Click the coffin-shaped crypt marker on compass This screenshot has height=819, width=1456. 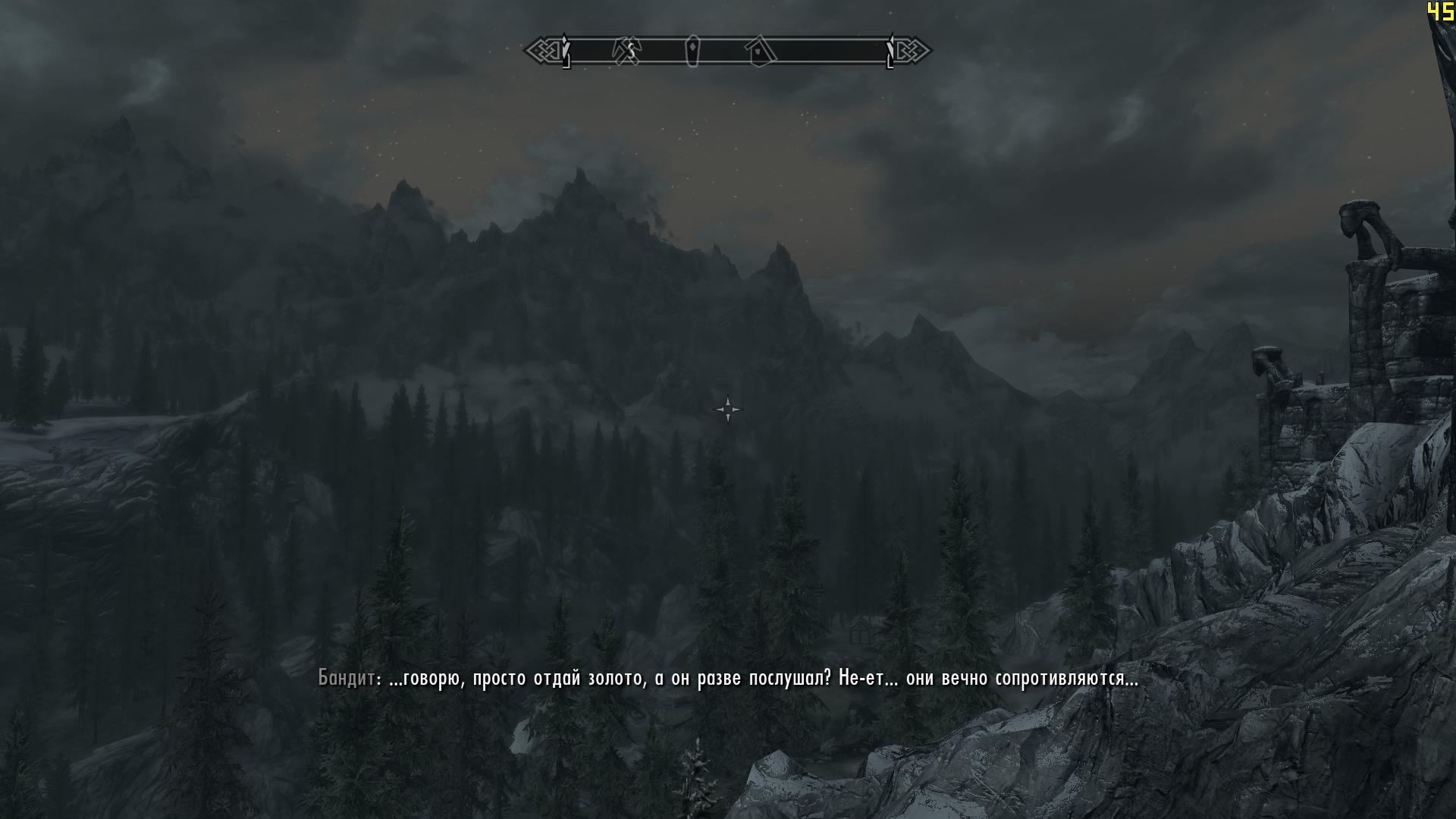[x=692, y=51]
